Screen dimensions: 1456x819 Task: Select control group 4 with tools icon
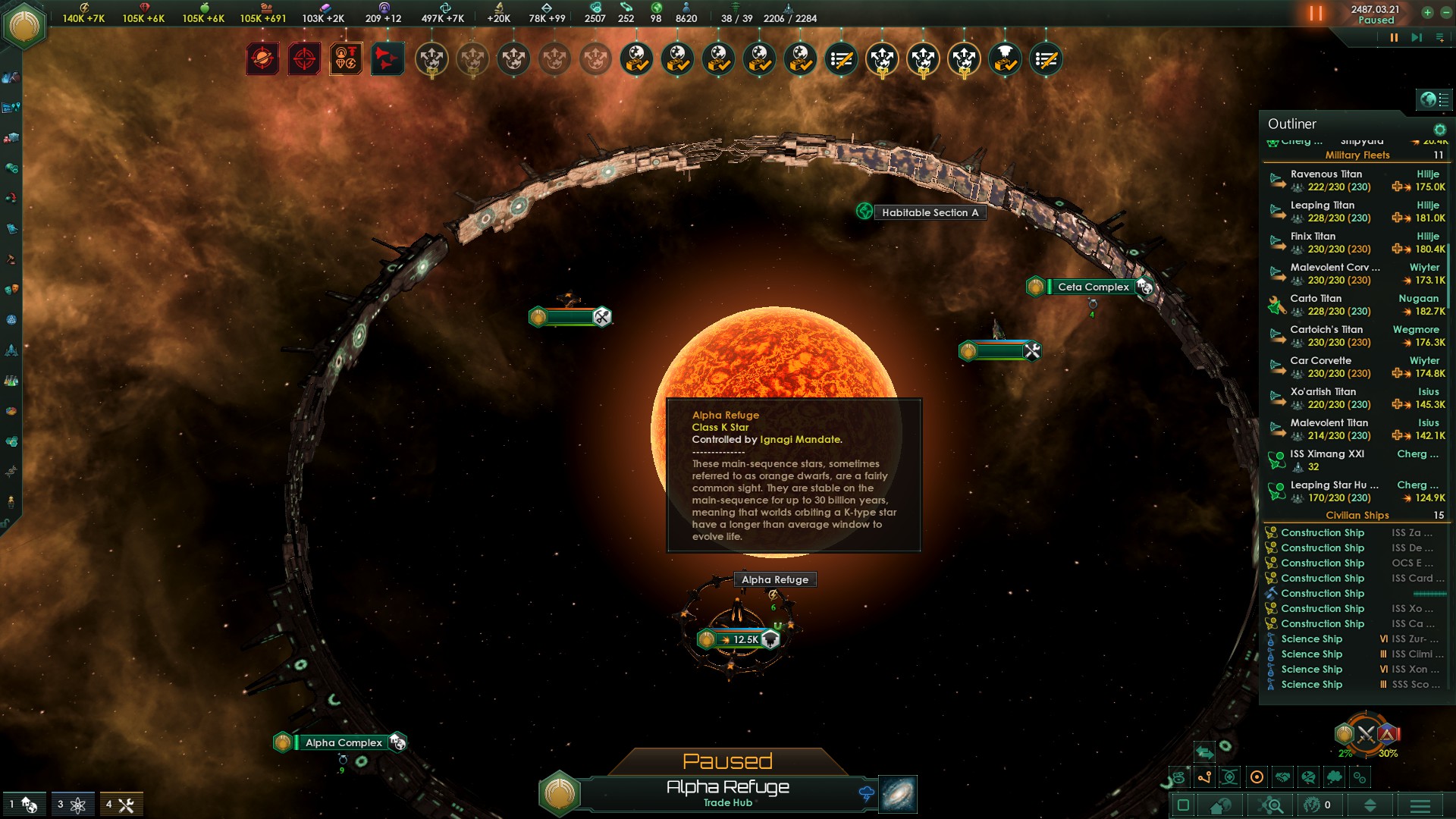pos(121,805)
